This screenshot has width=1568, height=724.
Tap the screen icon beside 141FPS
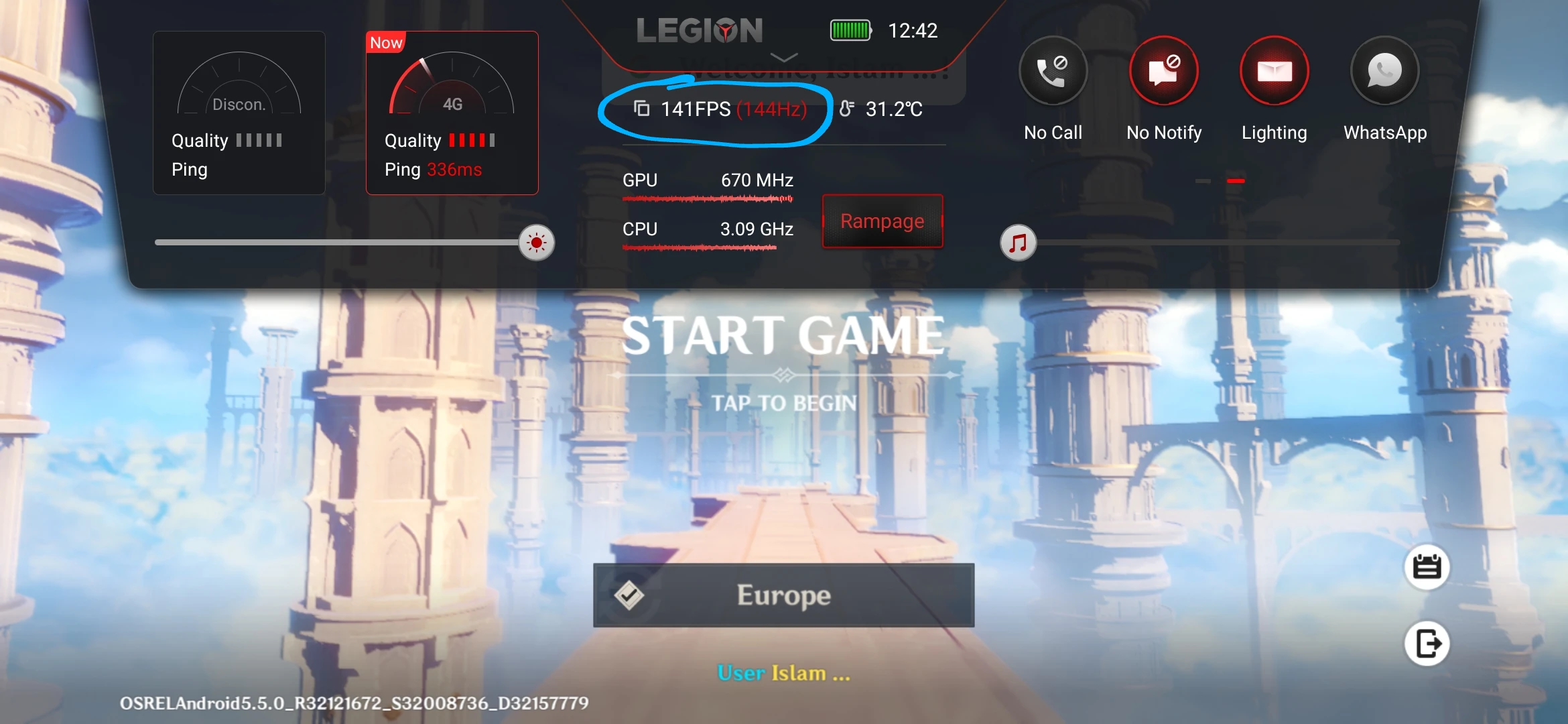641,109
